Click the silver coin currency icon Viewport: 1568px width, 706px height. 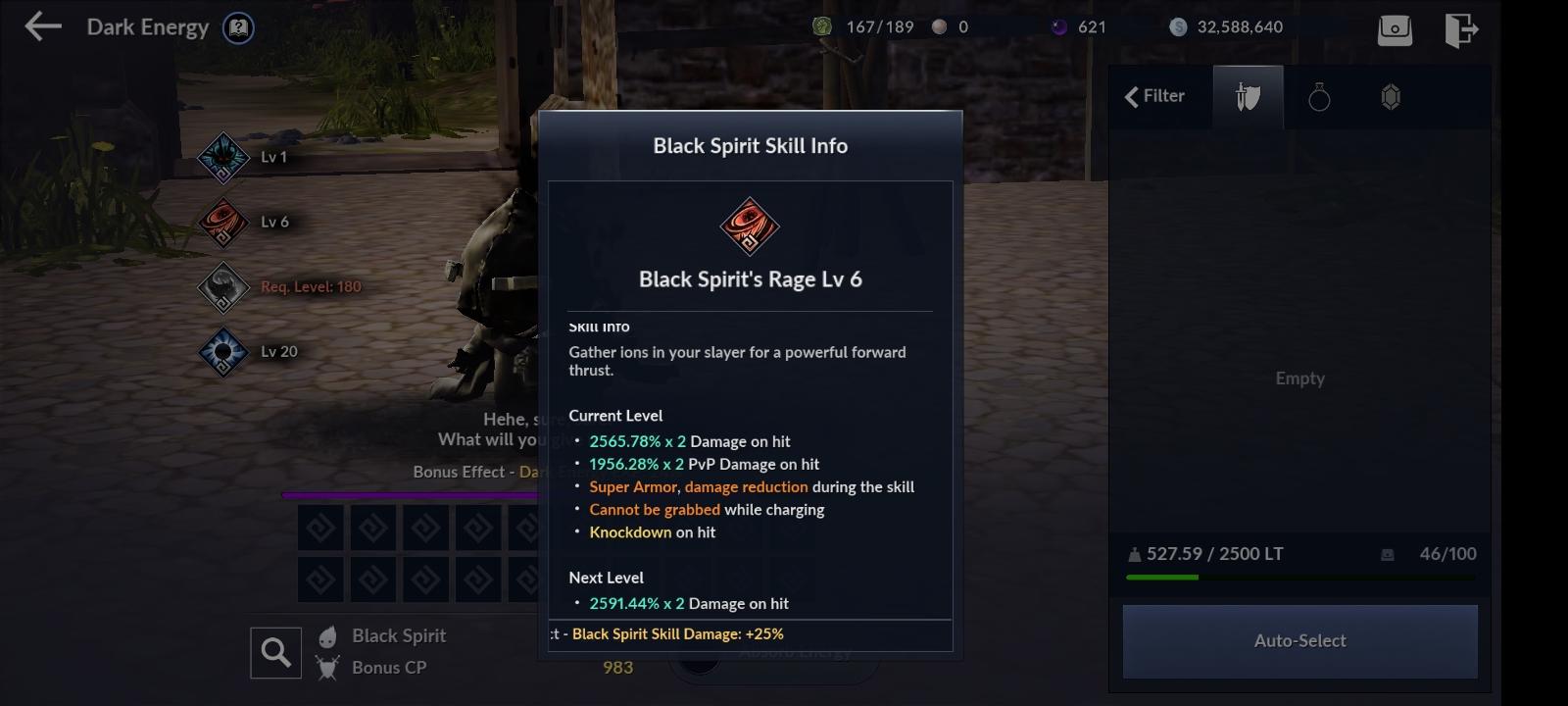[1179, 26]
